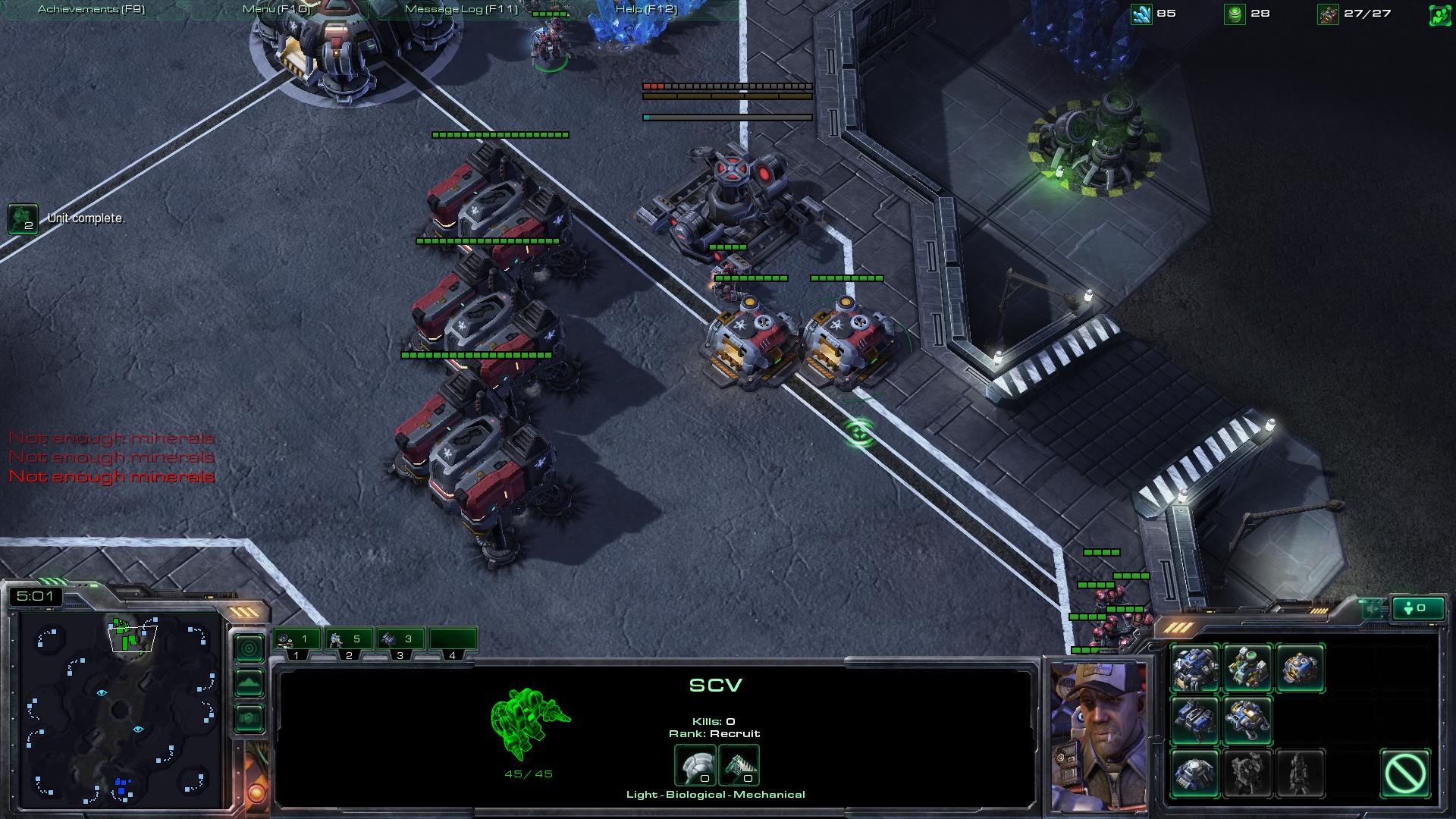Click the green SCV wireframe
Screen dimensions: 1456x819
[x=529, y=723]
